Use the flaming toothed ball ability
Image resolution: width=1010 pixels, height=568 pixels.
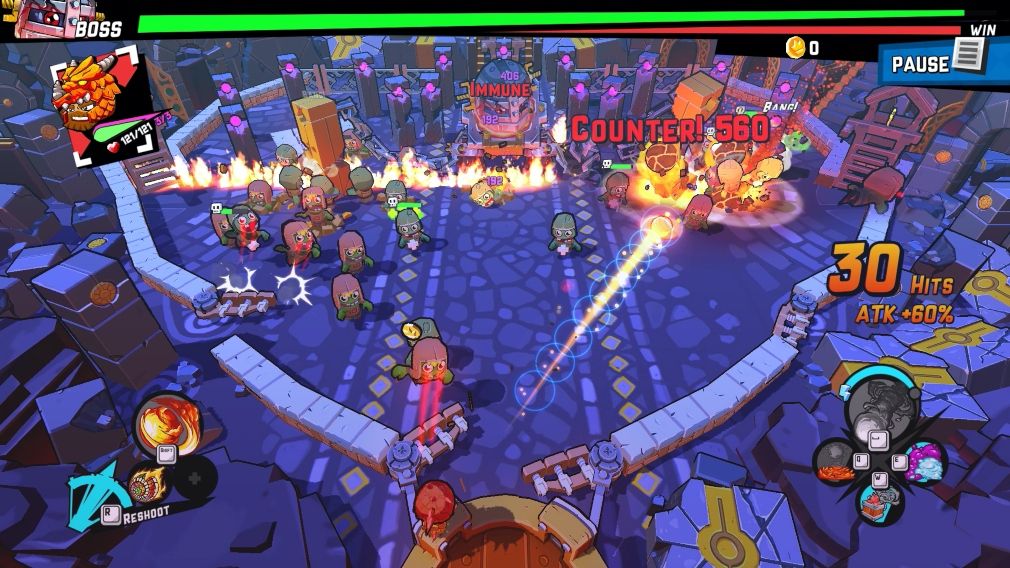pos(146,484)
